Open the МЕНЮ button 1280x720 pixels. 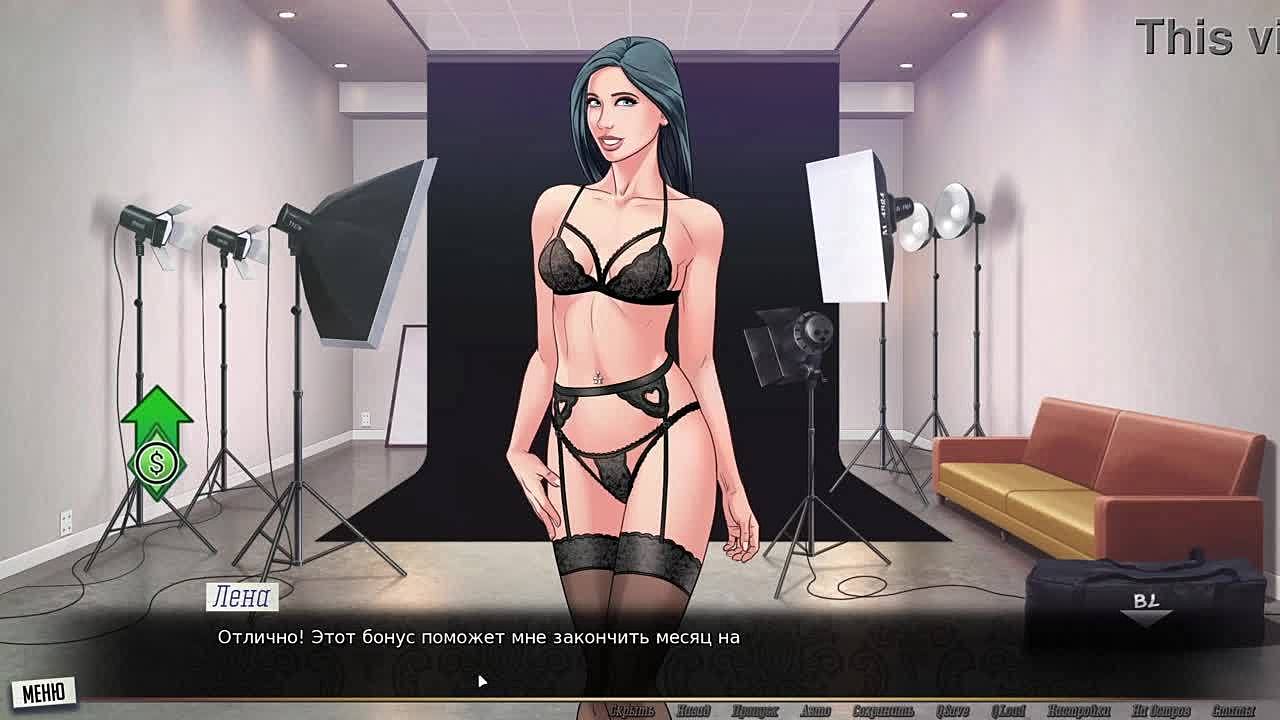44,692
